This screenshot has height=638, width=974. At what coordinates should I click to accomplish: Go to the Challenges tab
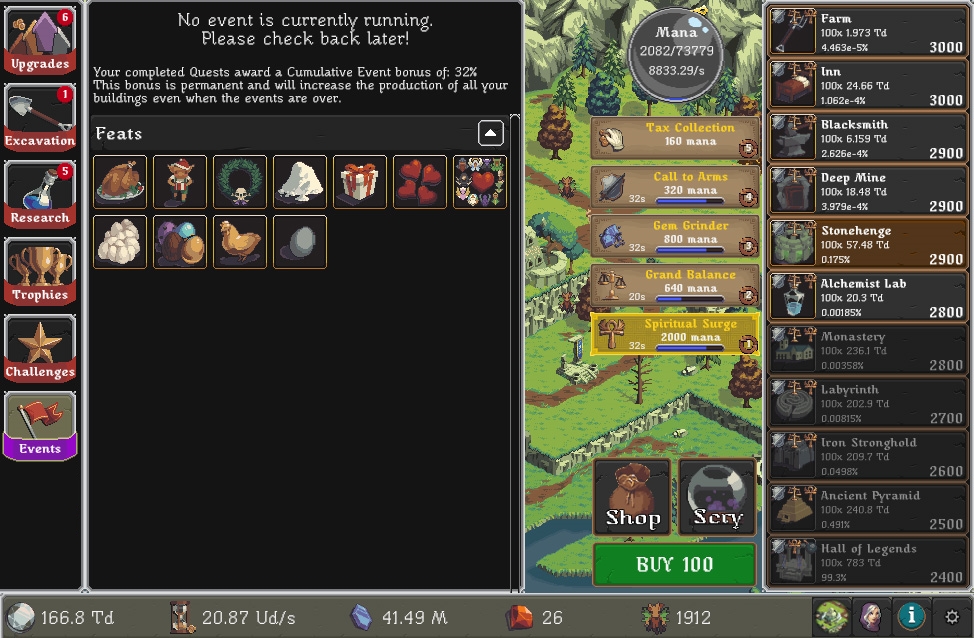40,349
